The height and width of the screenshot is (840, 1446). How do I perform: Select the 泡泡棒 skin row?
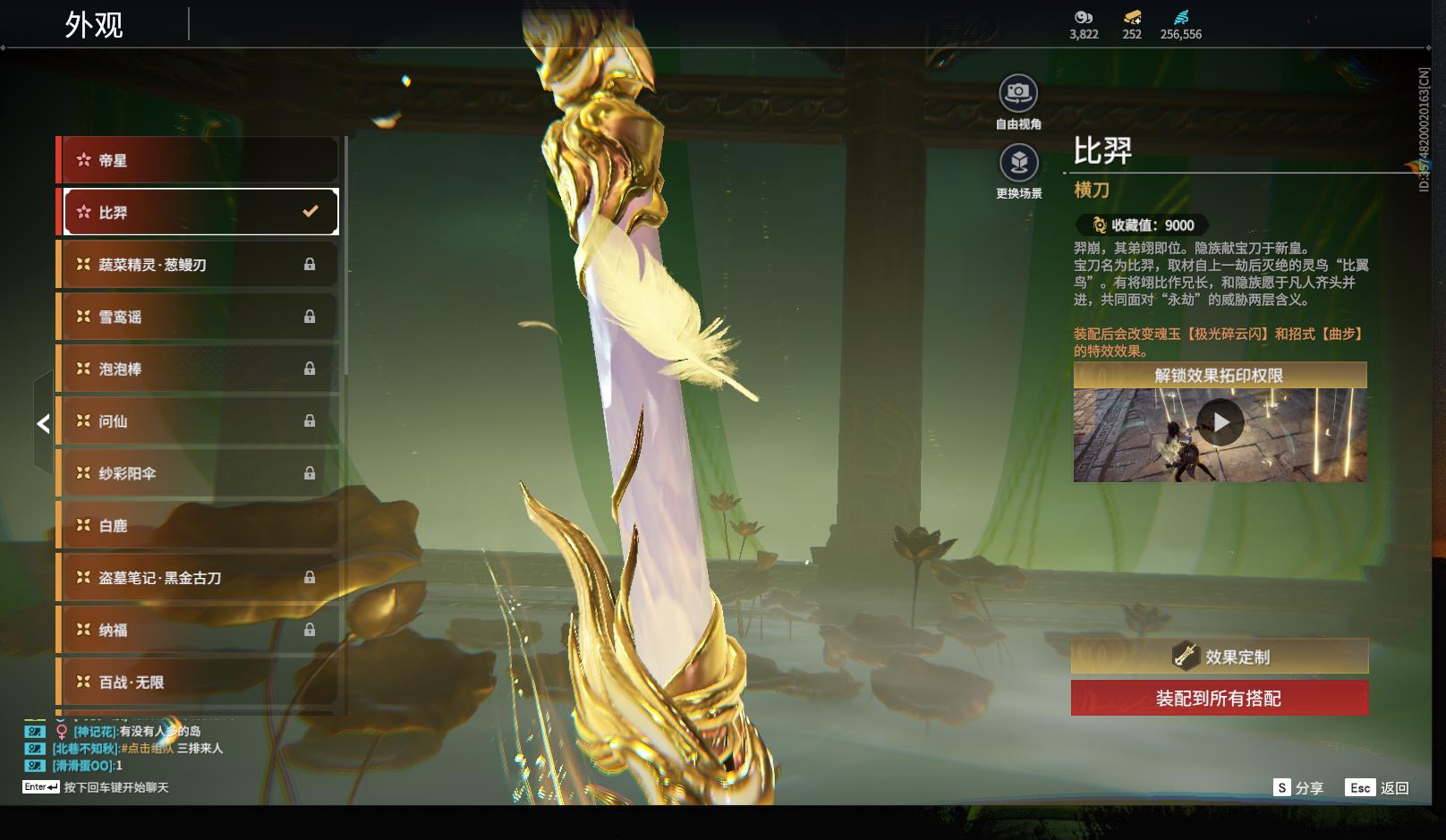point(198,369)
